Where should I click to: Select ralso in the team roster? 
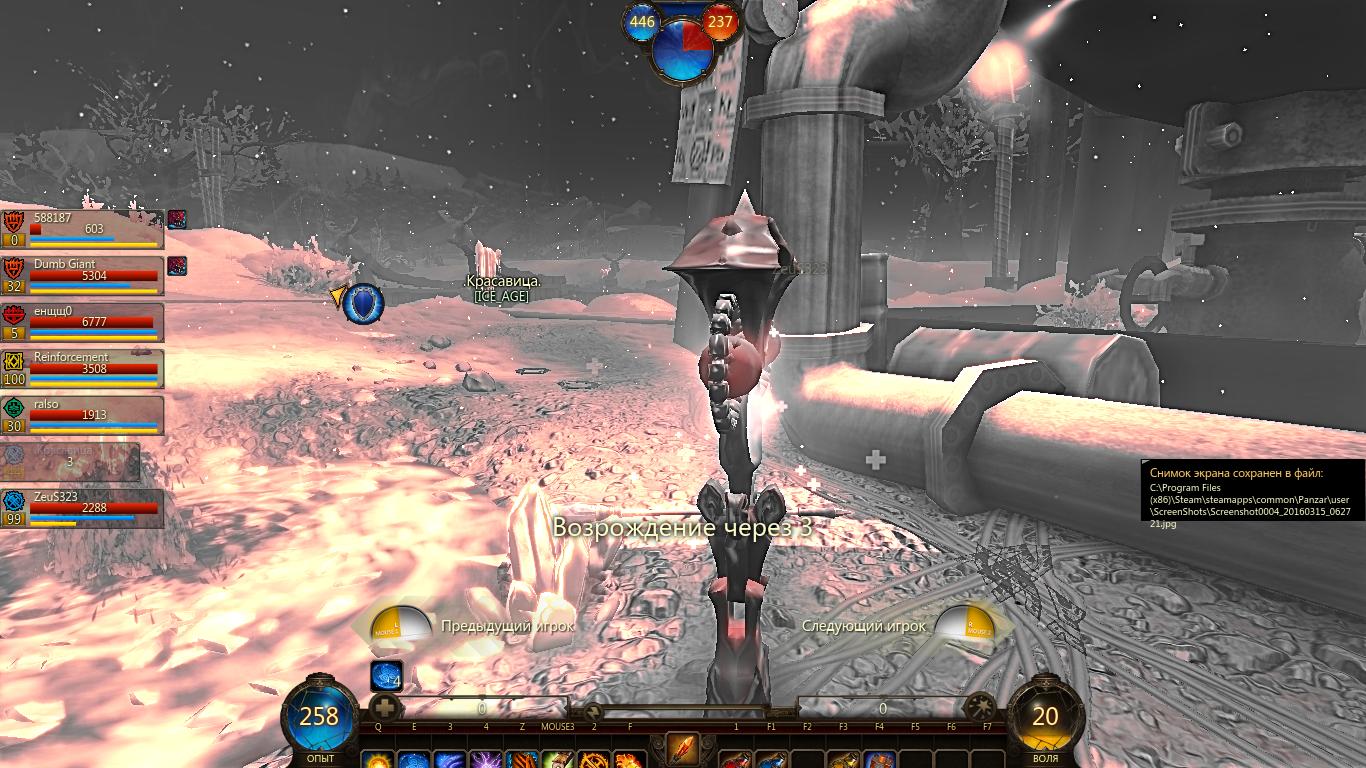pos(82,415)
